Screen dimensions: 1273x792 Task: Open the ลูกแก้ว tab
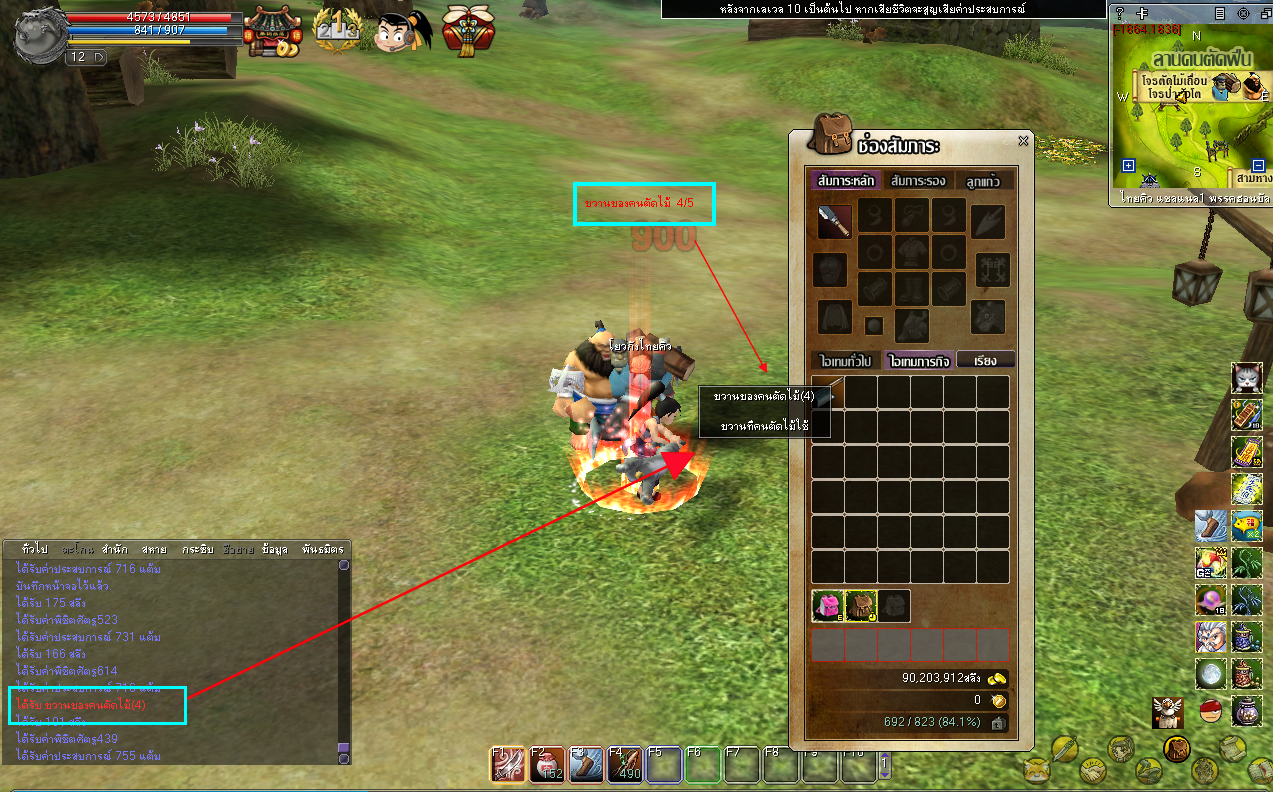pos(984,181)
